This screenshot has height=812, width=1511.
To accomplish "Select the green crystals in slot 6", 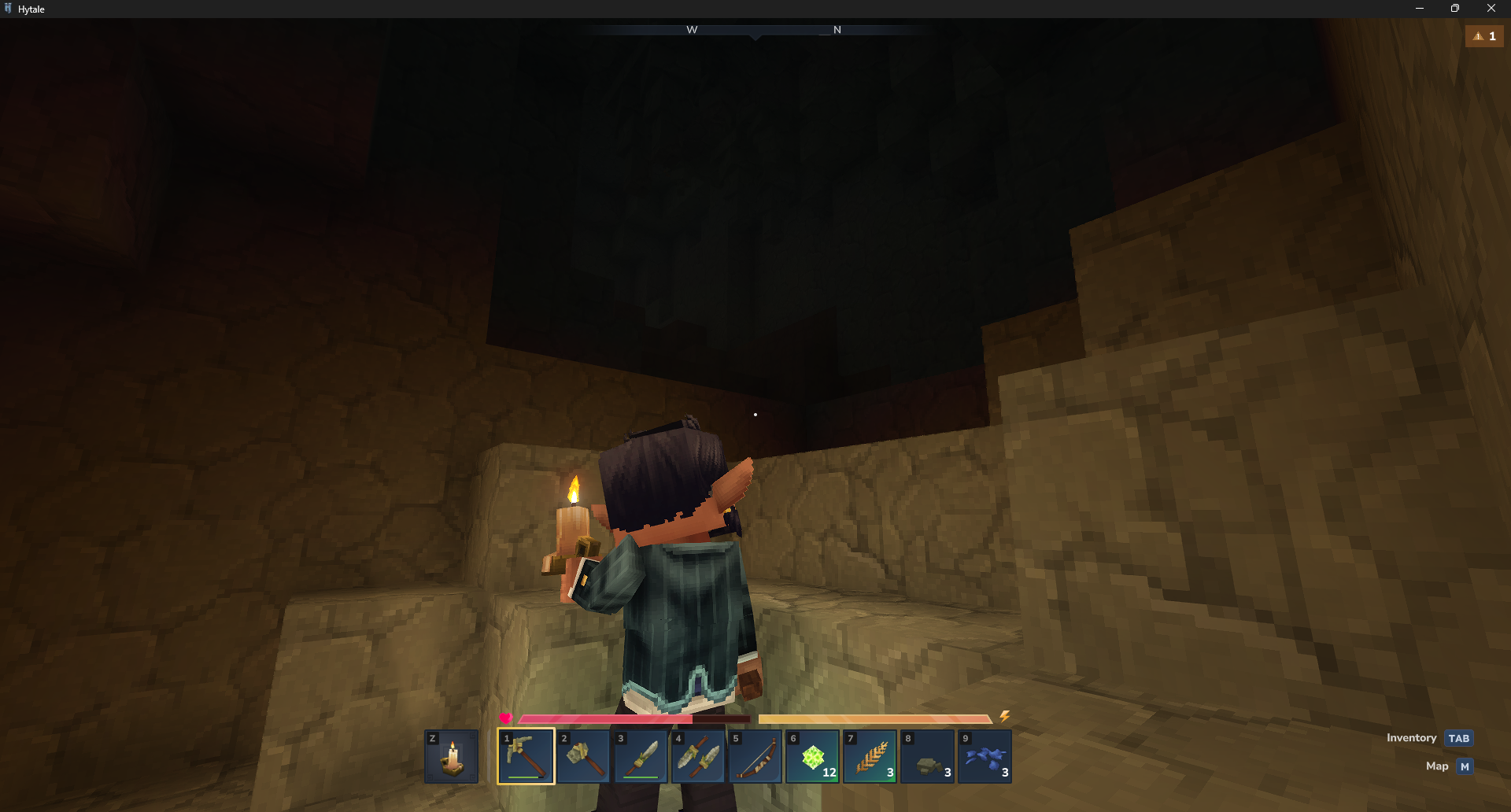I will pos(814,755).
